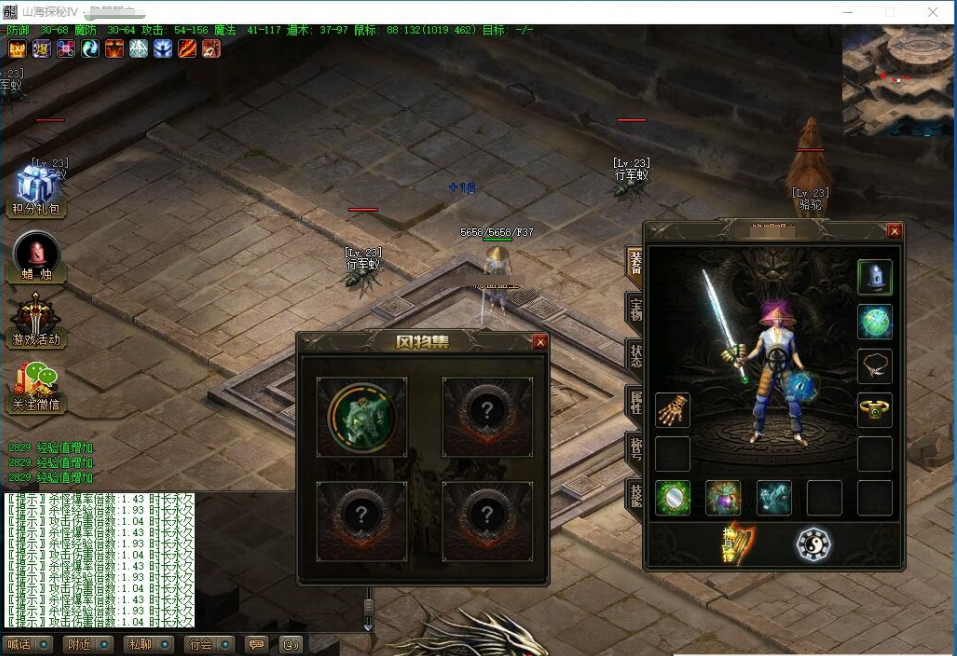Switch chat to the 喊话 shout channel
This screenshot has width=957, height=656.
click(27, 645)
